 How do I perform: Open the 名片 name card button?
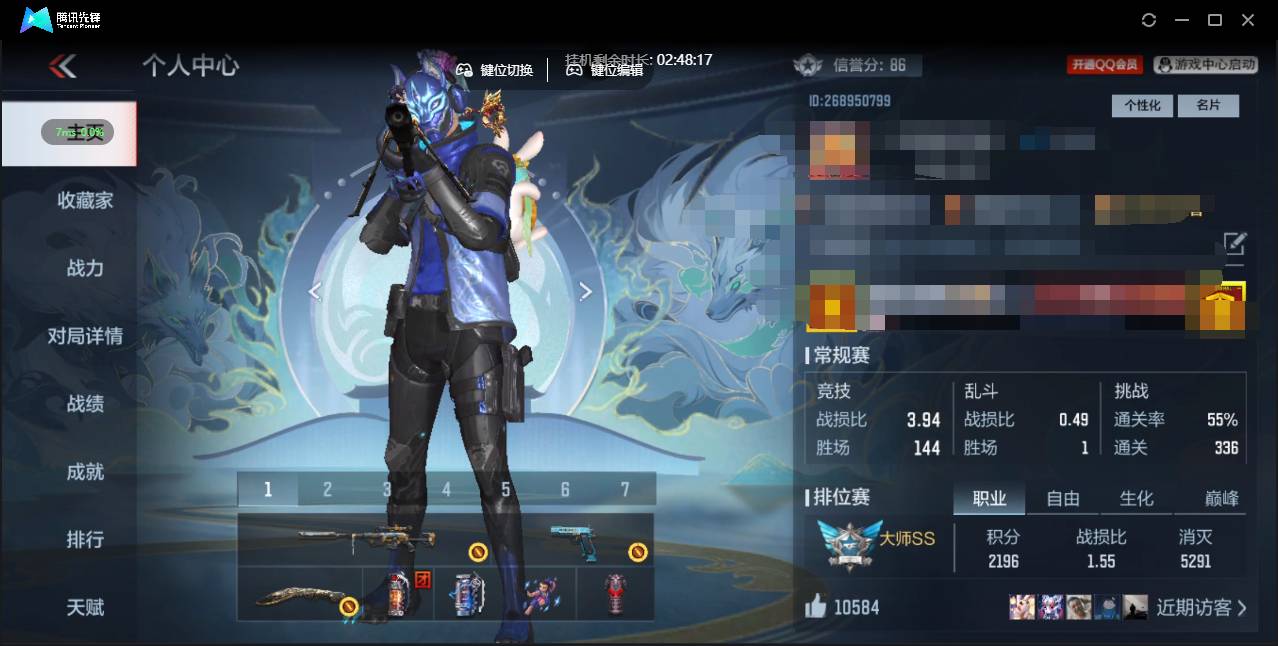(1208, 105)
